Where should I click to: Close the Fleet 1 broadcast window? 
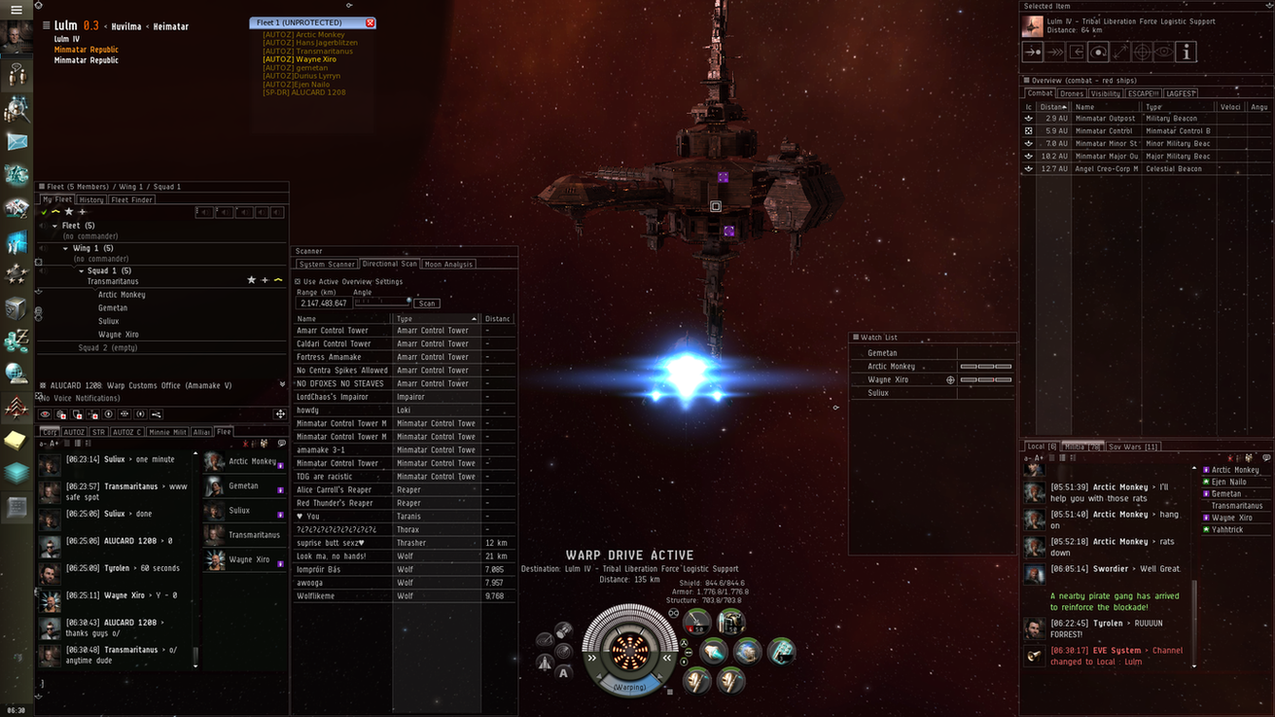(370, 22)
